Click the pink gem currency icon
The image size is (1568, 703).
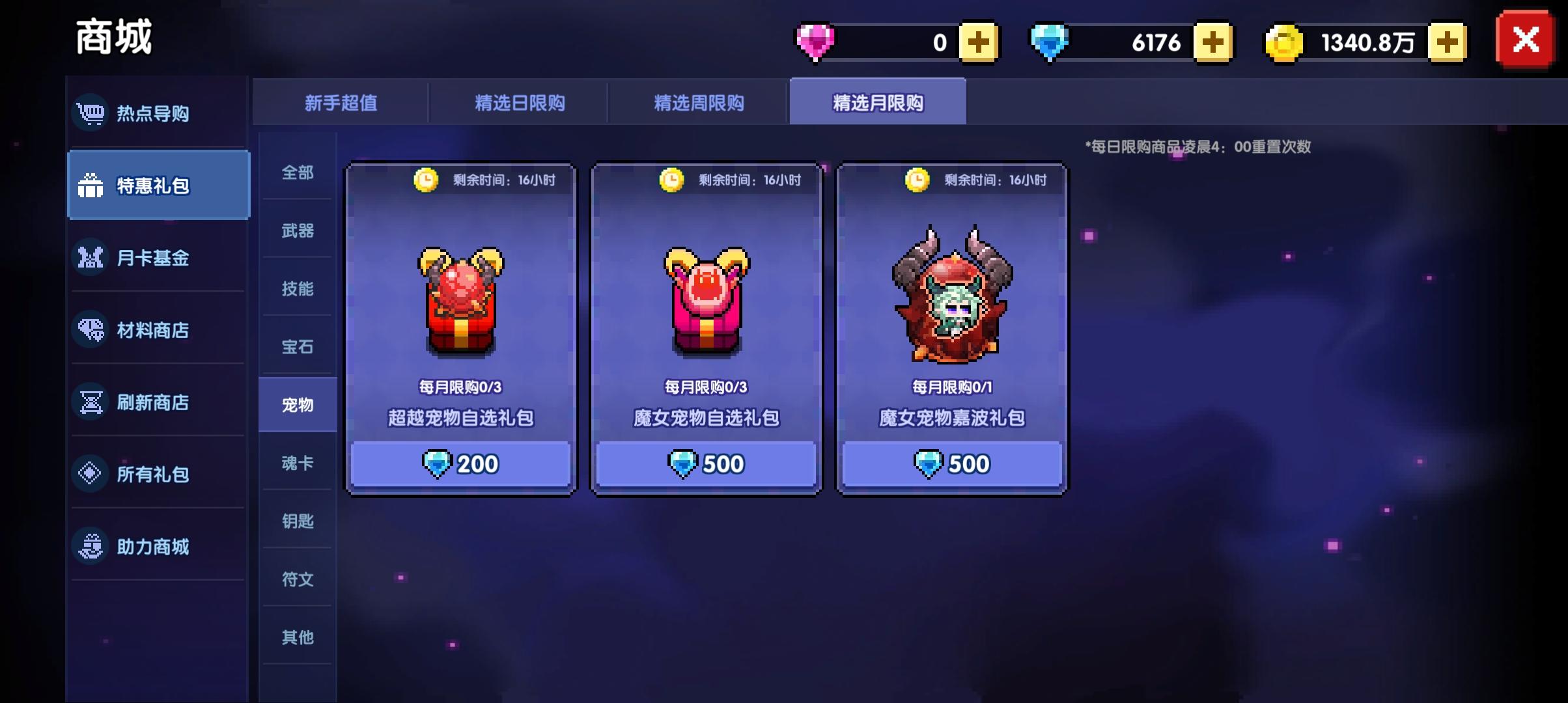click(x=816, y=41)
